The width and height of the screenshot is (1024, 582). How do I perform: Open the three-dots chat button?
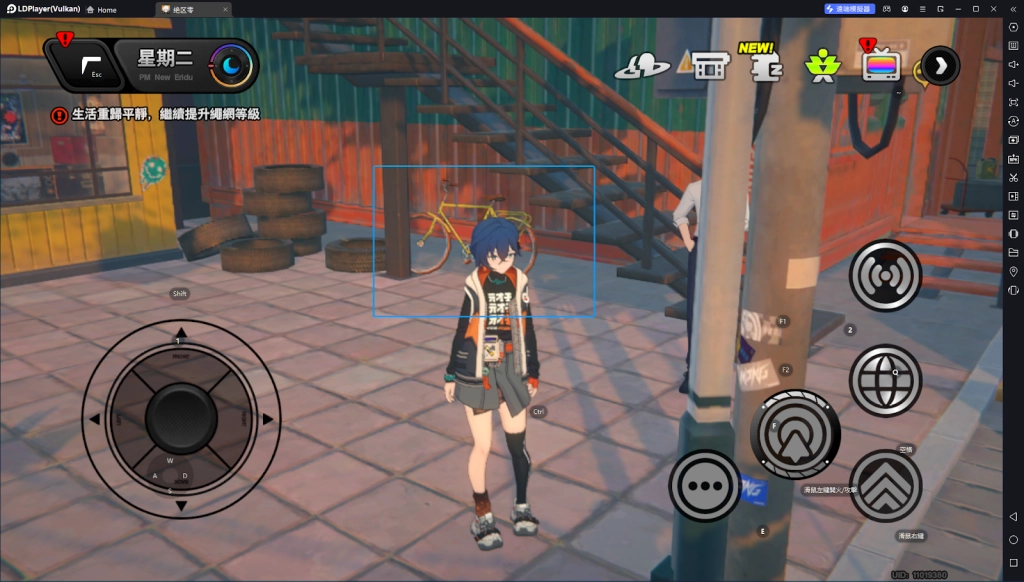tap(705, 486)
